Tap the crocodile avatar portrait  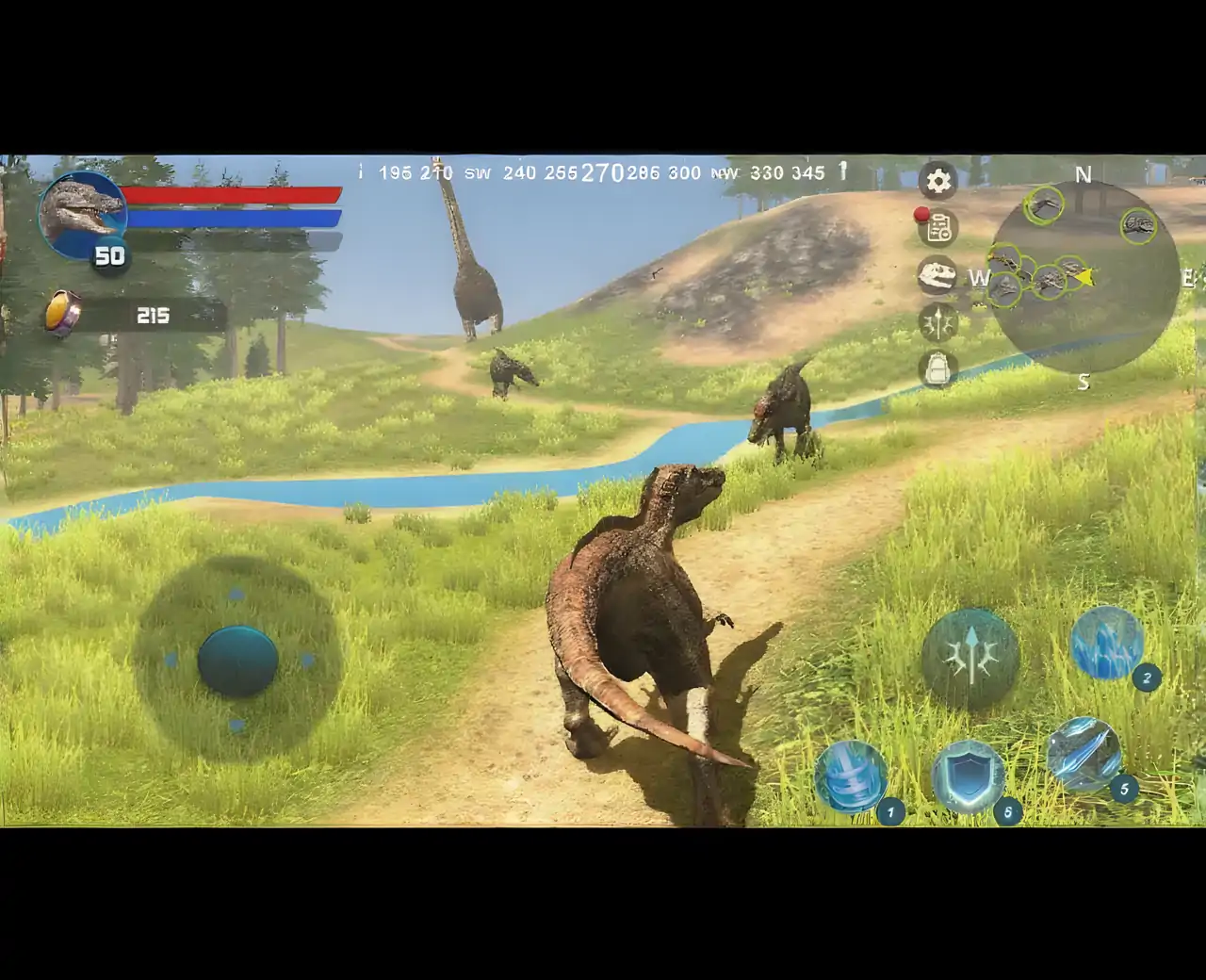[x=83, y=217]
